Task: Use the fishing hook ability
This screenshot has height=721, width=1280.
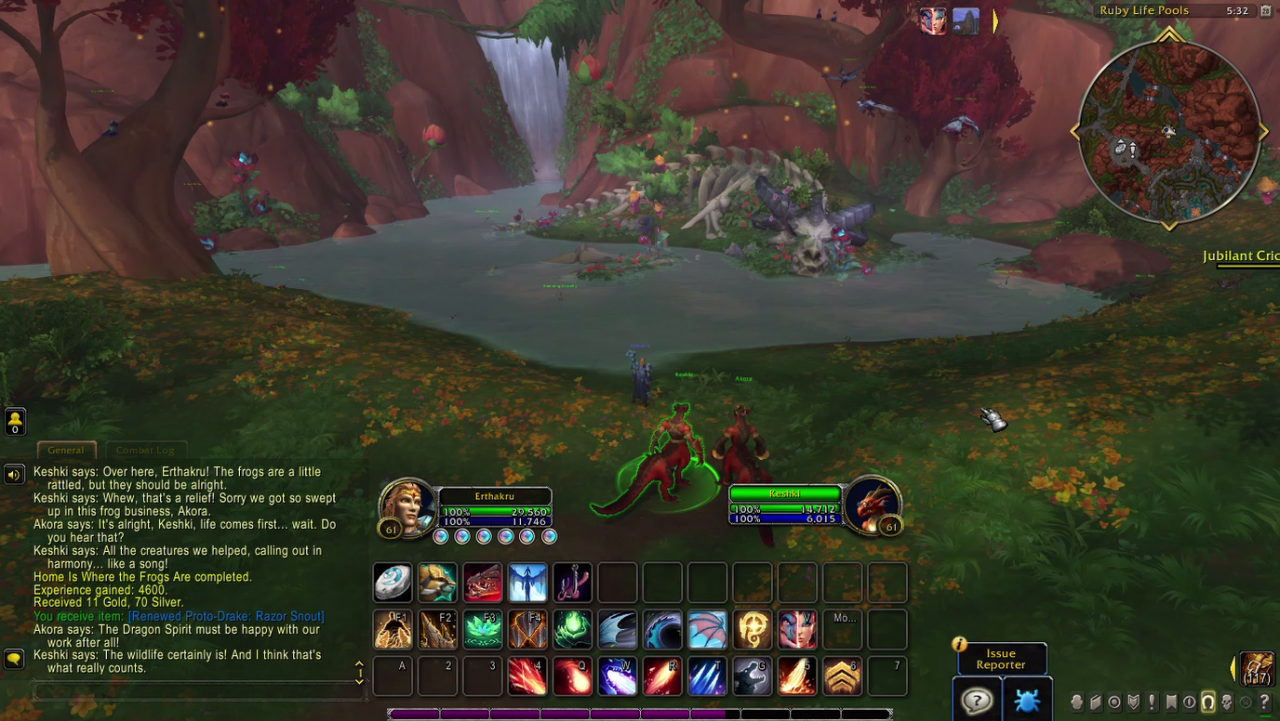Action: [572, 582]
